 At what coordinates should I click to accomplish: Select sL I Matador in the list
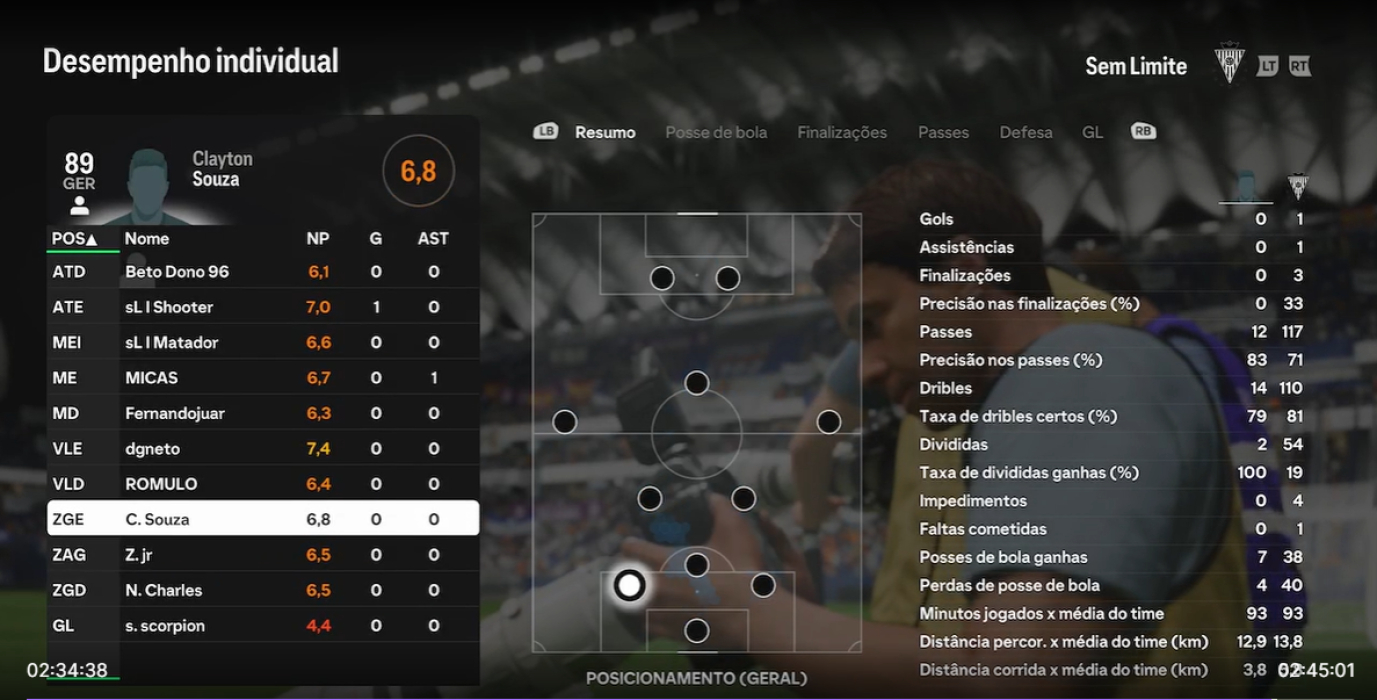pos(263,343)
